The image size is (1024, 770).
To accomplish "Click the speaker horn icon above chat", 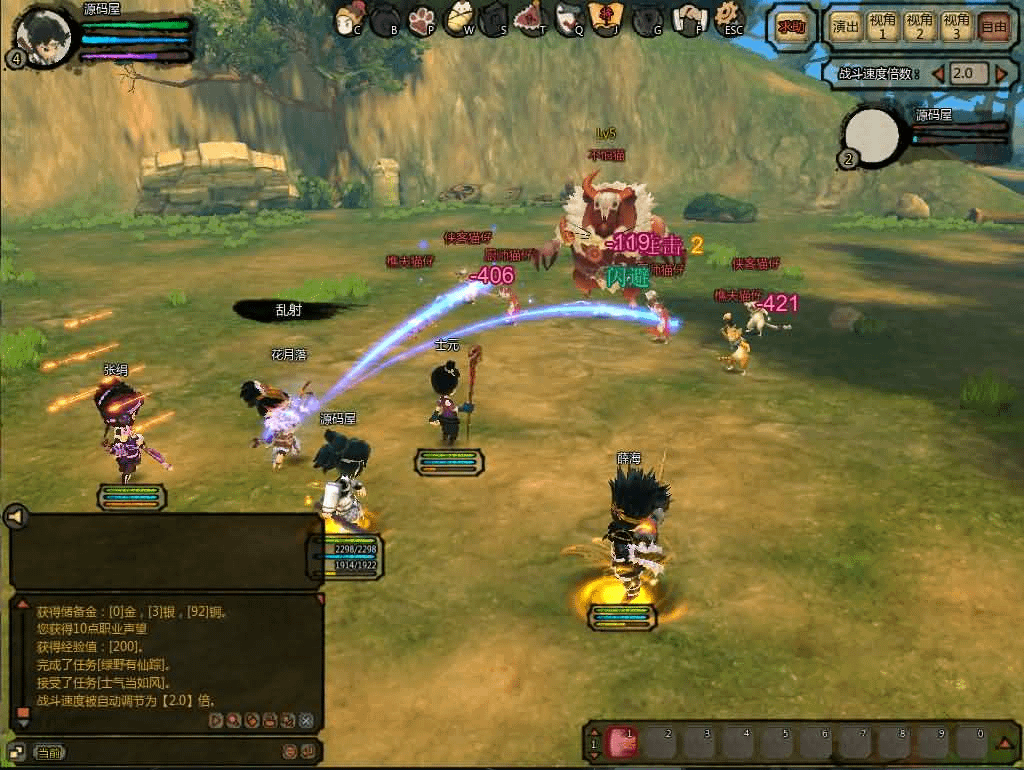I will tap(15, 517).
